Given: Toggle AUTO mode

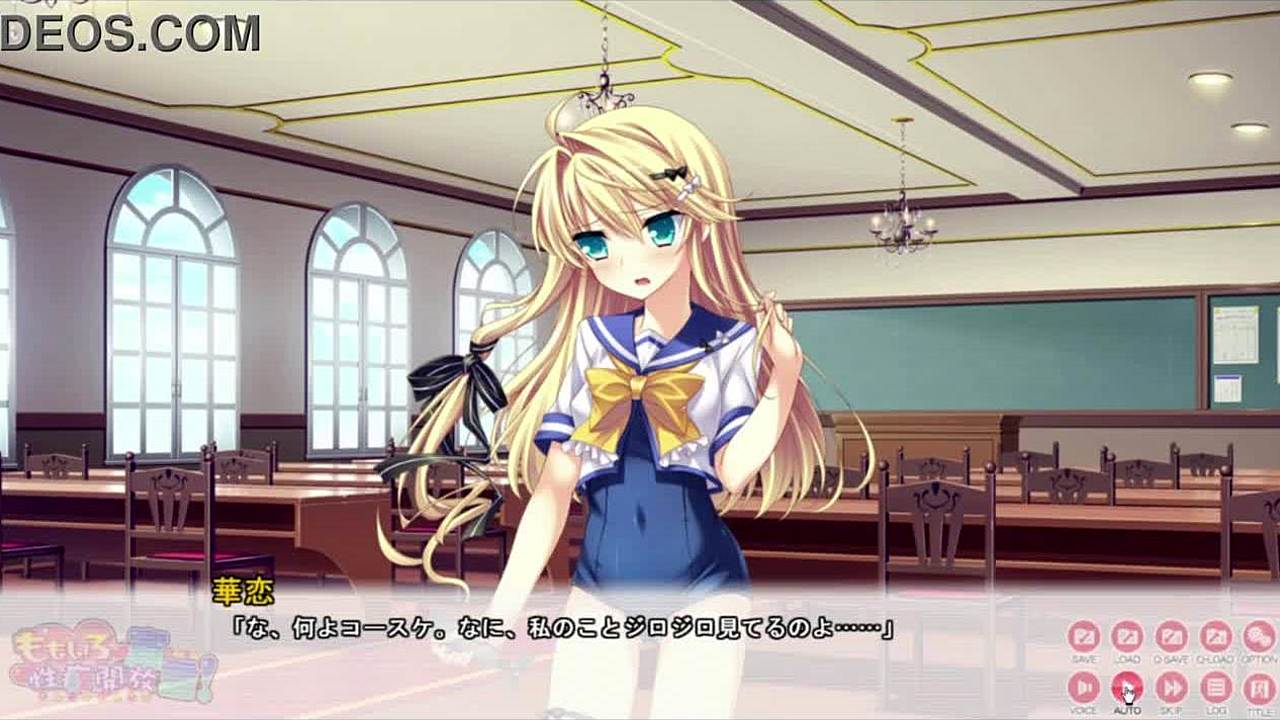Looking at the screenshot, I should click(x=1127, y=687).
